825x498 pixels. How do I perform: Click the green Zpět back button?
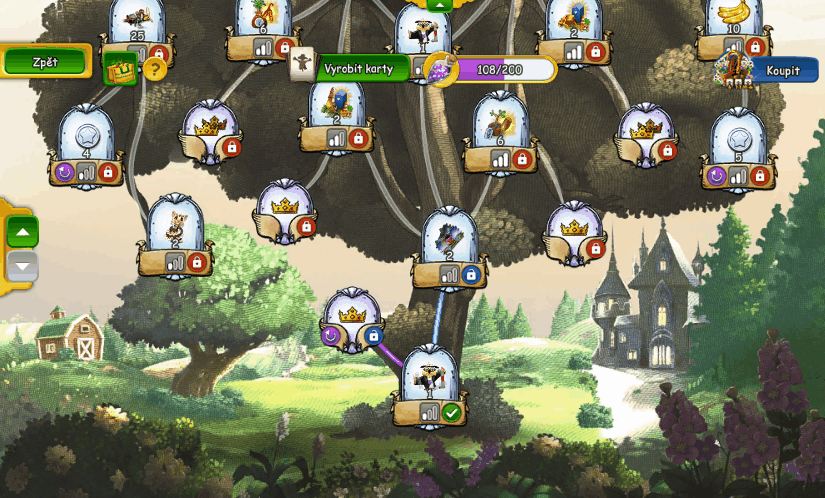(x=45, y=62)
